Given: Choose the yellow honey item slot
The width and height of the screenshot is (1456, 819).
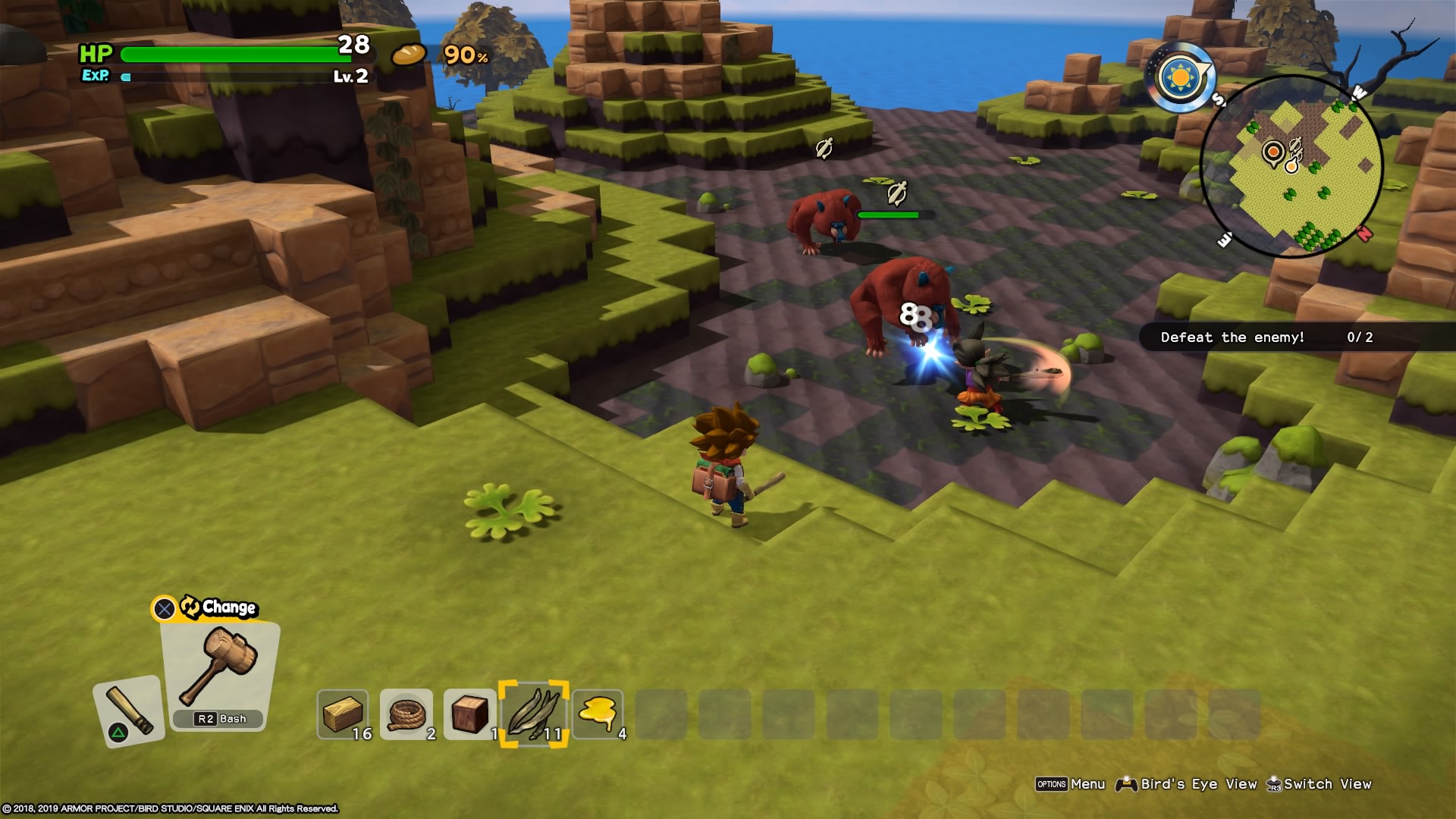Looking at the screenshot, I should (598, 714).
